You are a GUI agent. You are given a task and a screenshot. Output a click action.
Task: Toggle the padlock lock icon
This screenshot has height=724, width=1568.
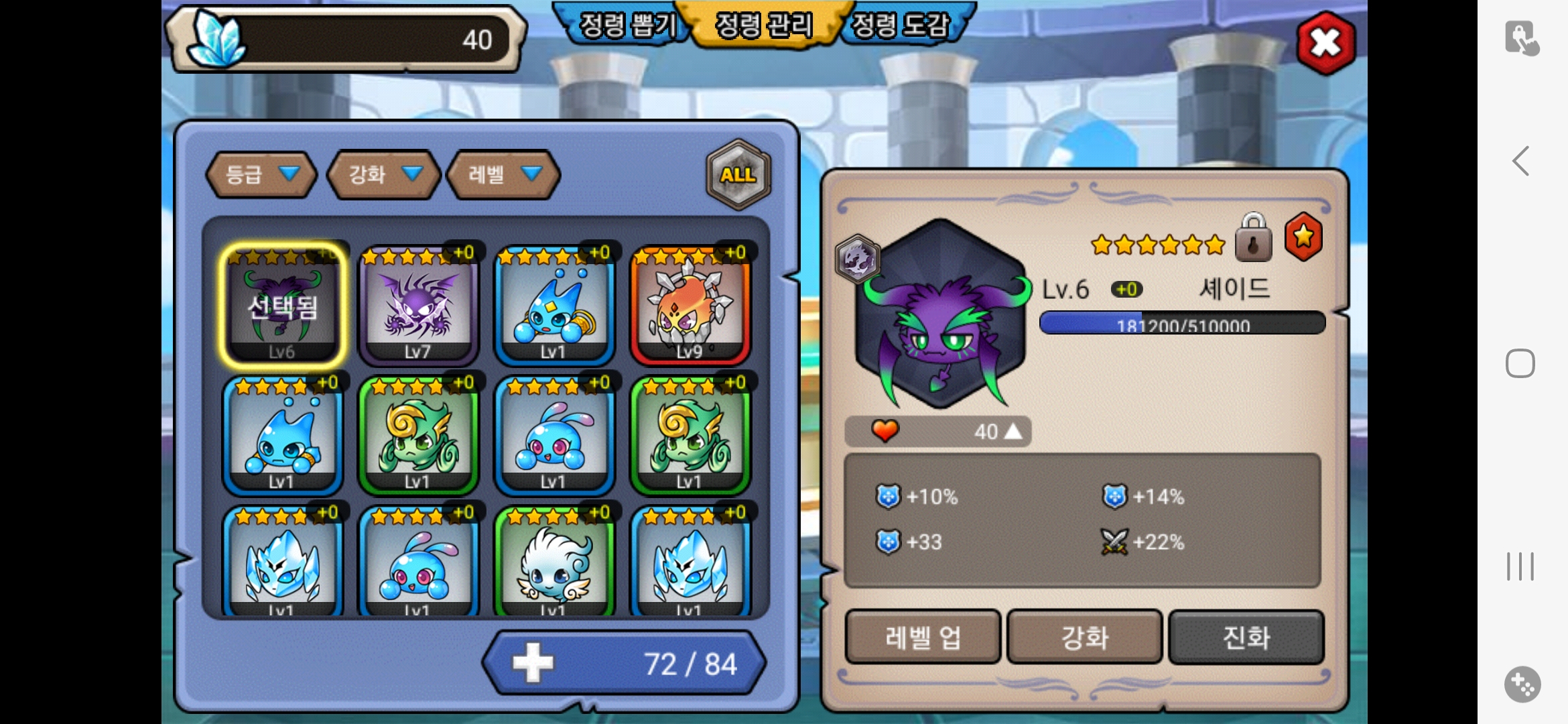[x=1253, y=238]
